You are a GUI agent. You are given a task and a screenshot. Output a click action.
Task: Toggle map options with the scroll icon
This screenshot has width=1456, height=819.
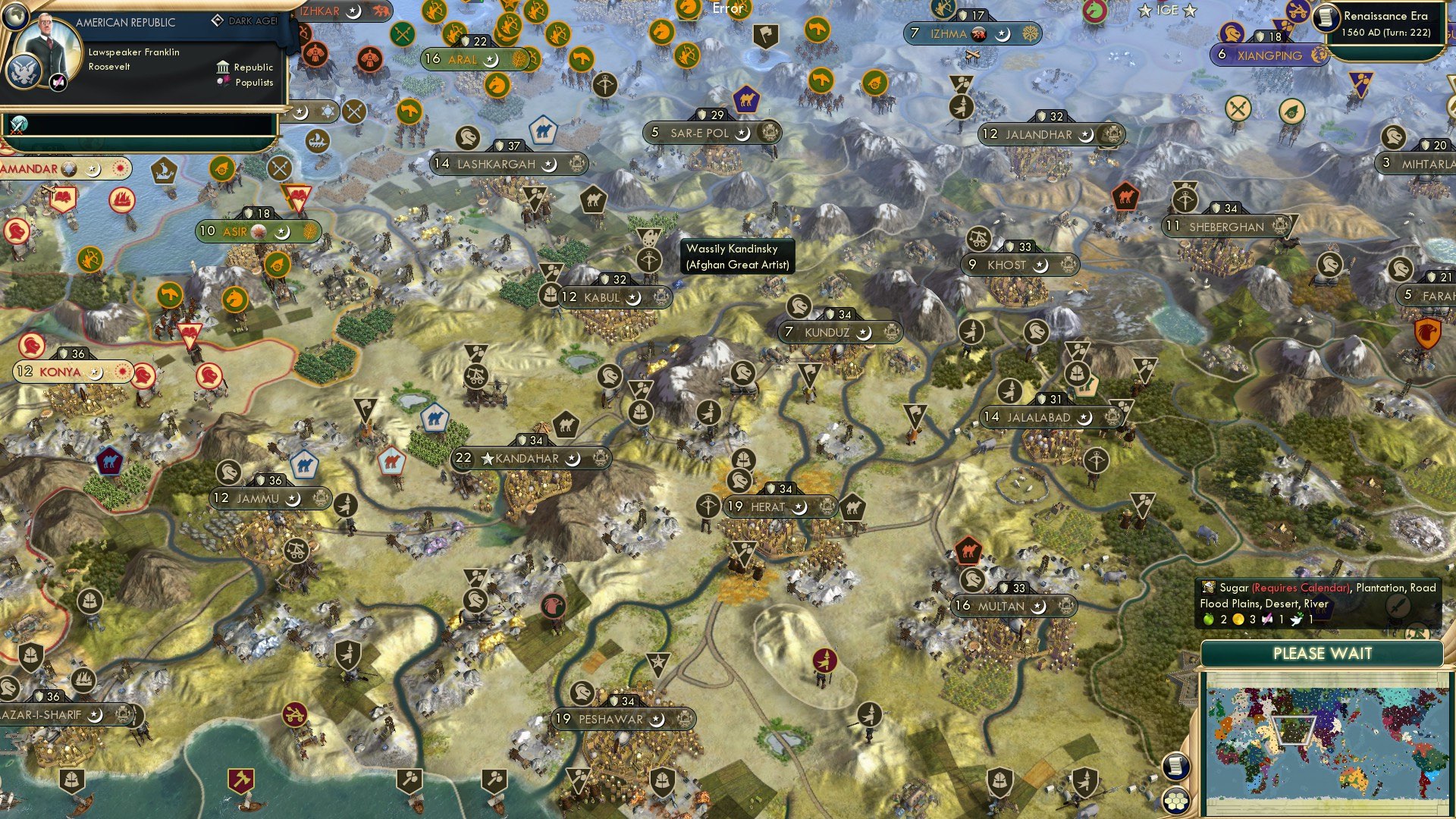[x=1175, y=767]
